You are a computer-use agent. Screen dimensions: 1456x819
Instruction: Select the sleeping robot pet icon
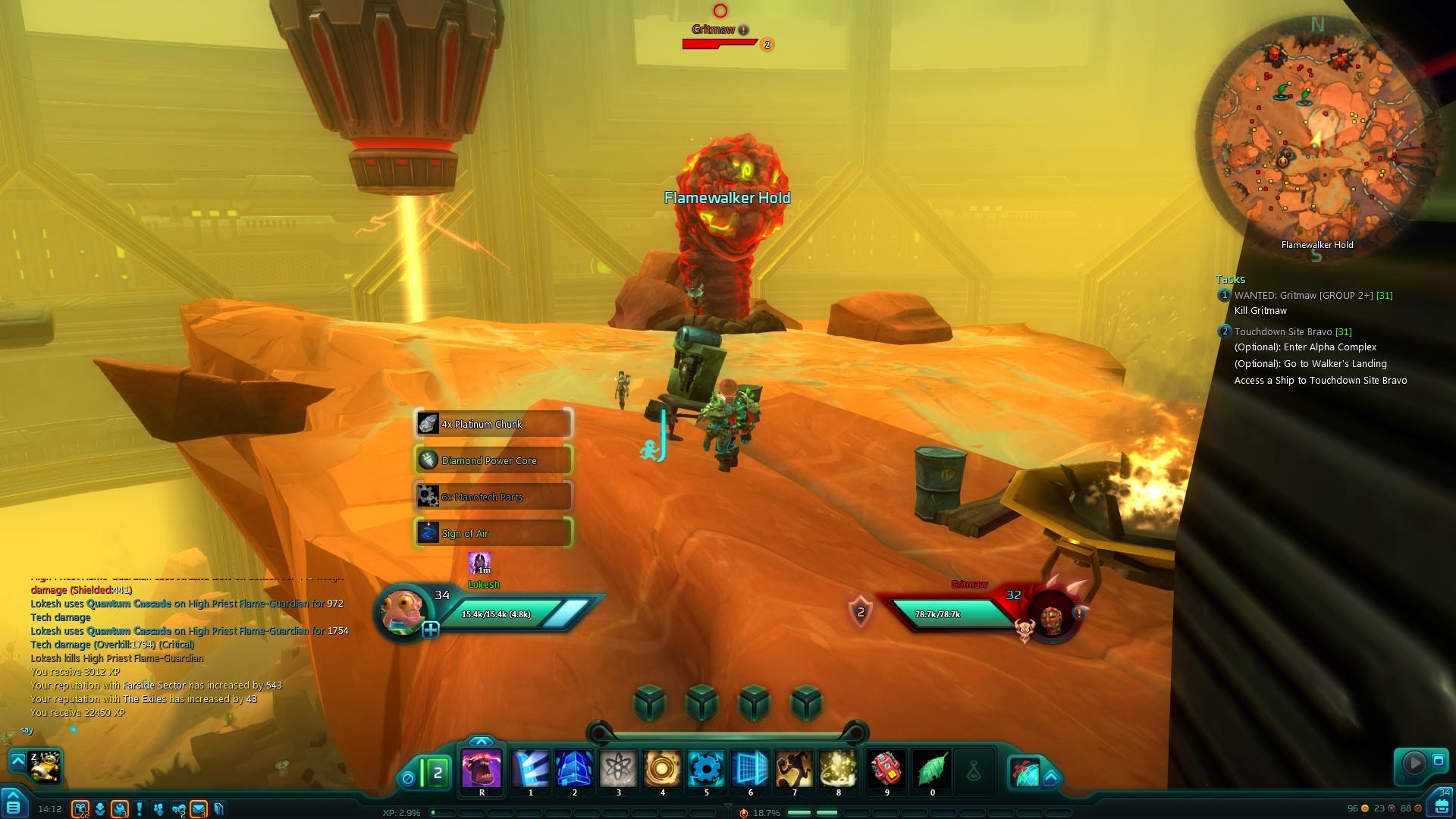[x=45, y=766]
